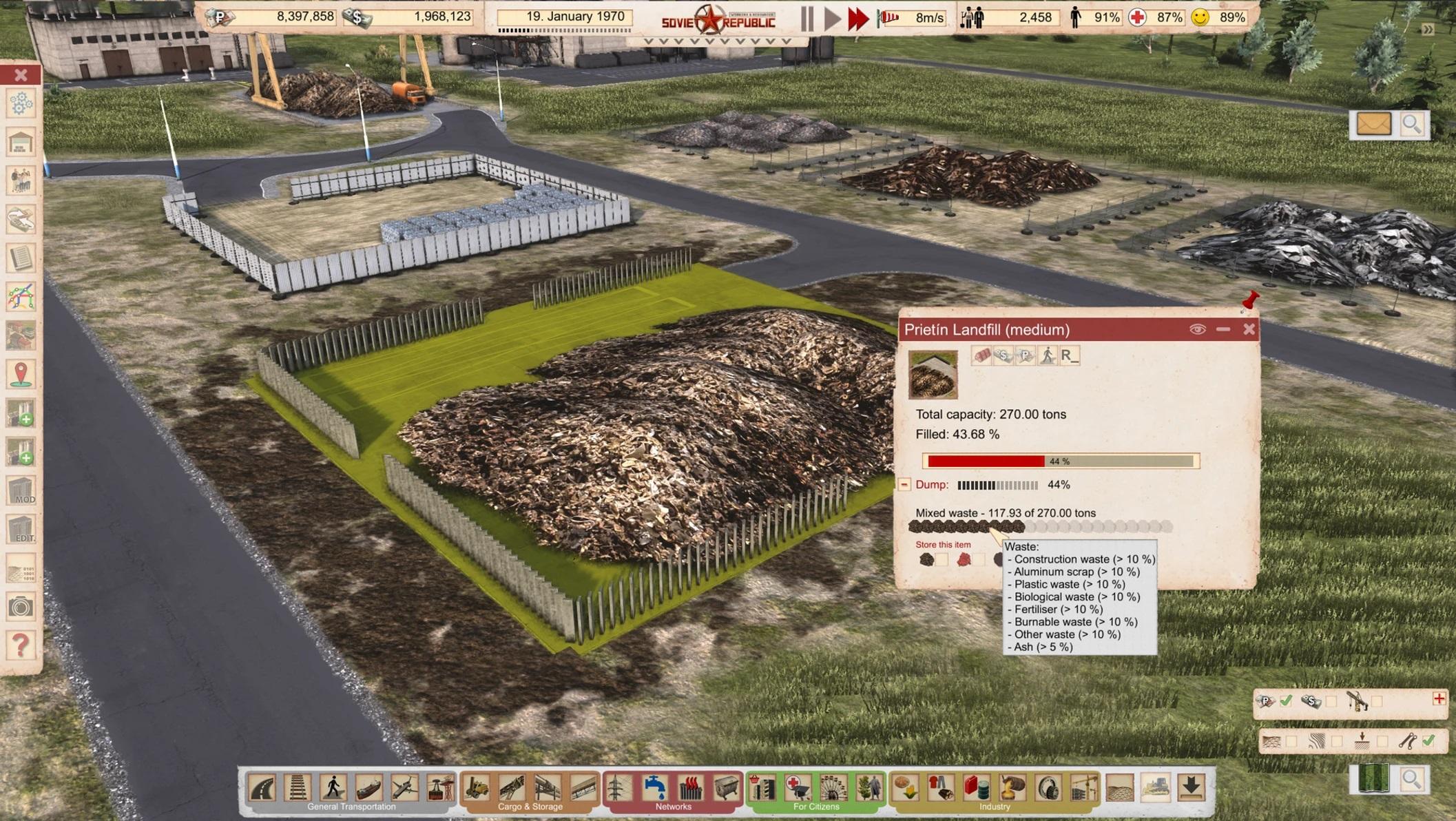Image resolution: width=1456 pixels, height=821 pixels.
Task: Open the roads construction category
Action: point(262,787)
